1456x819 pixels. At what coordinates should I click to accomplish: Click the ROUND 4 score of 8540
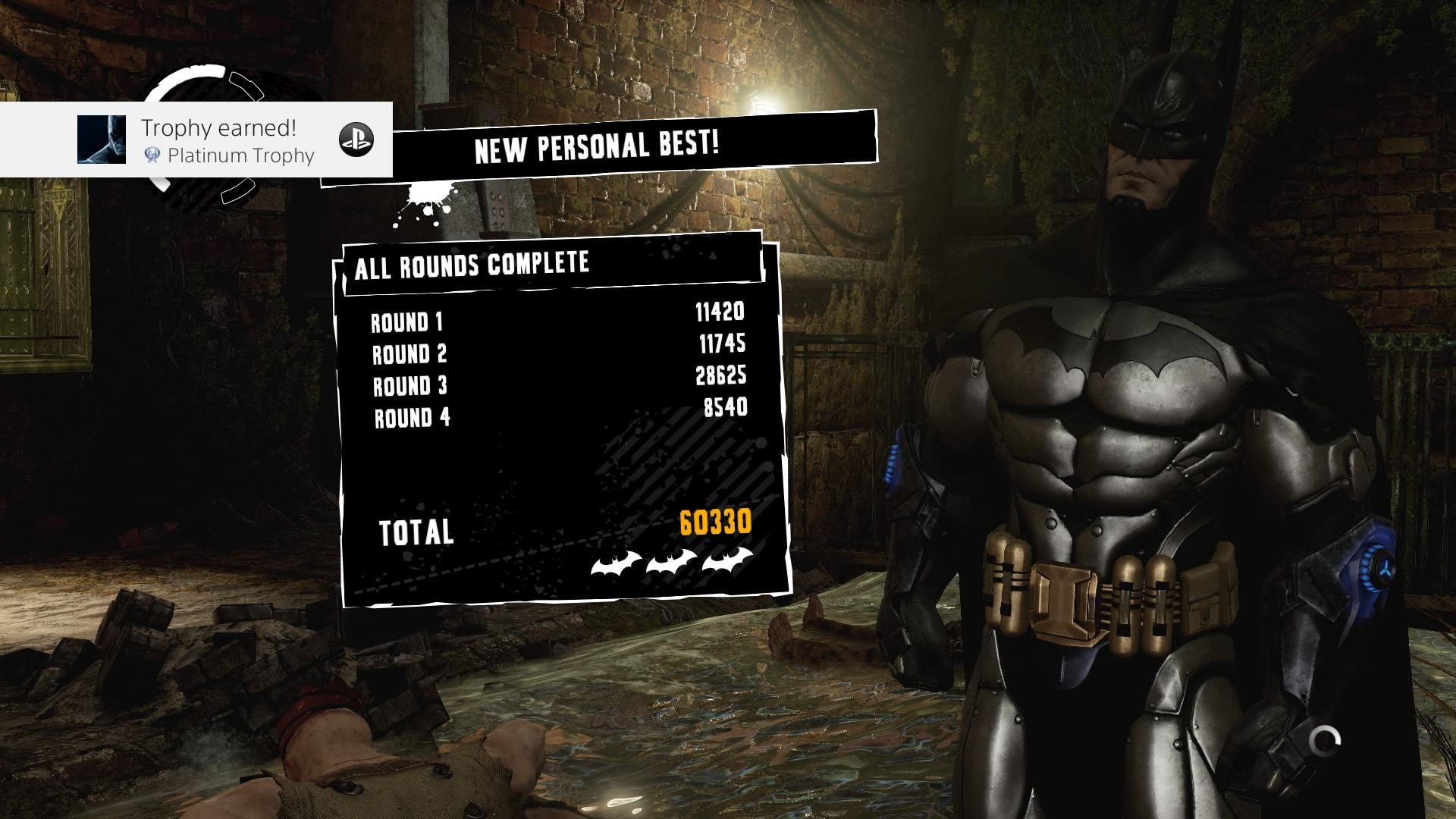726,406
